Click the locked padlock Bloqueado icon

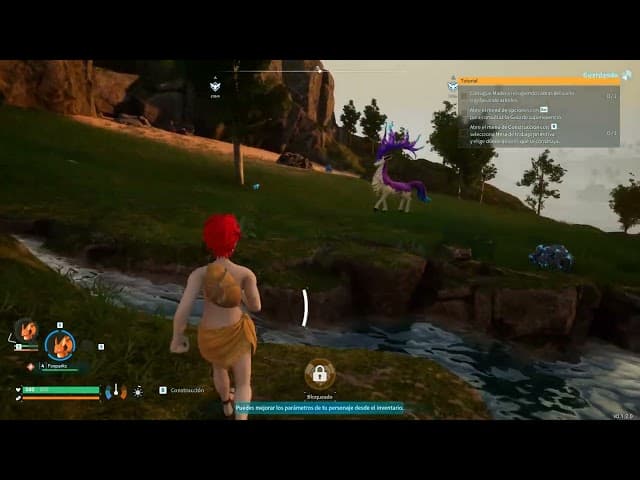point(320,374)
